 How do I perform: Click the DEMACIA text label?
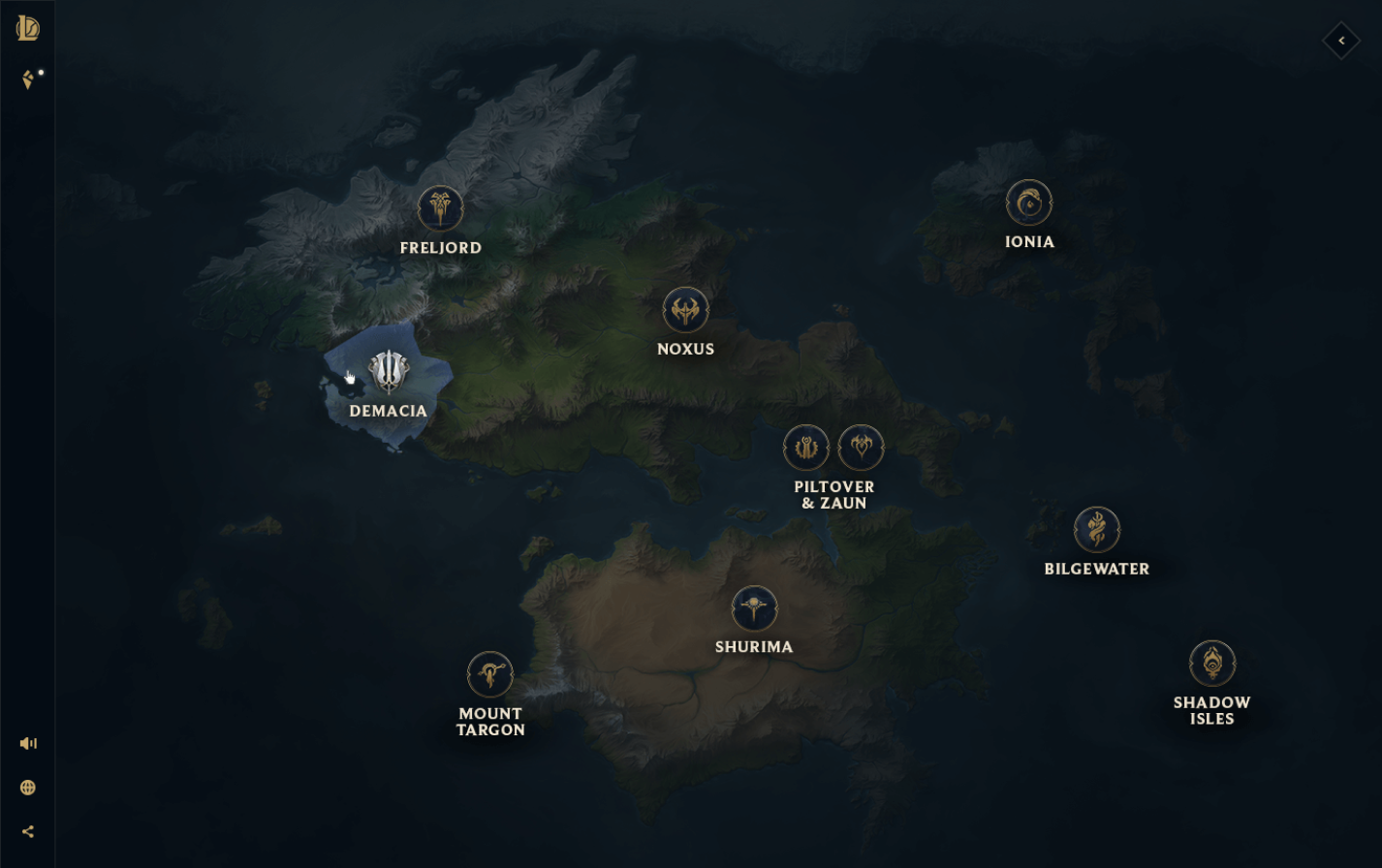tap(389, 411)
